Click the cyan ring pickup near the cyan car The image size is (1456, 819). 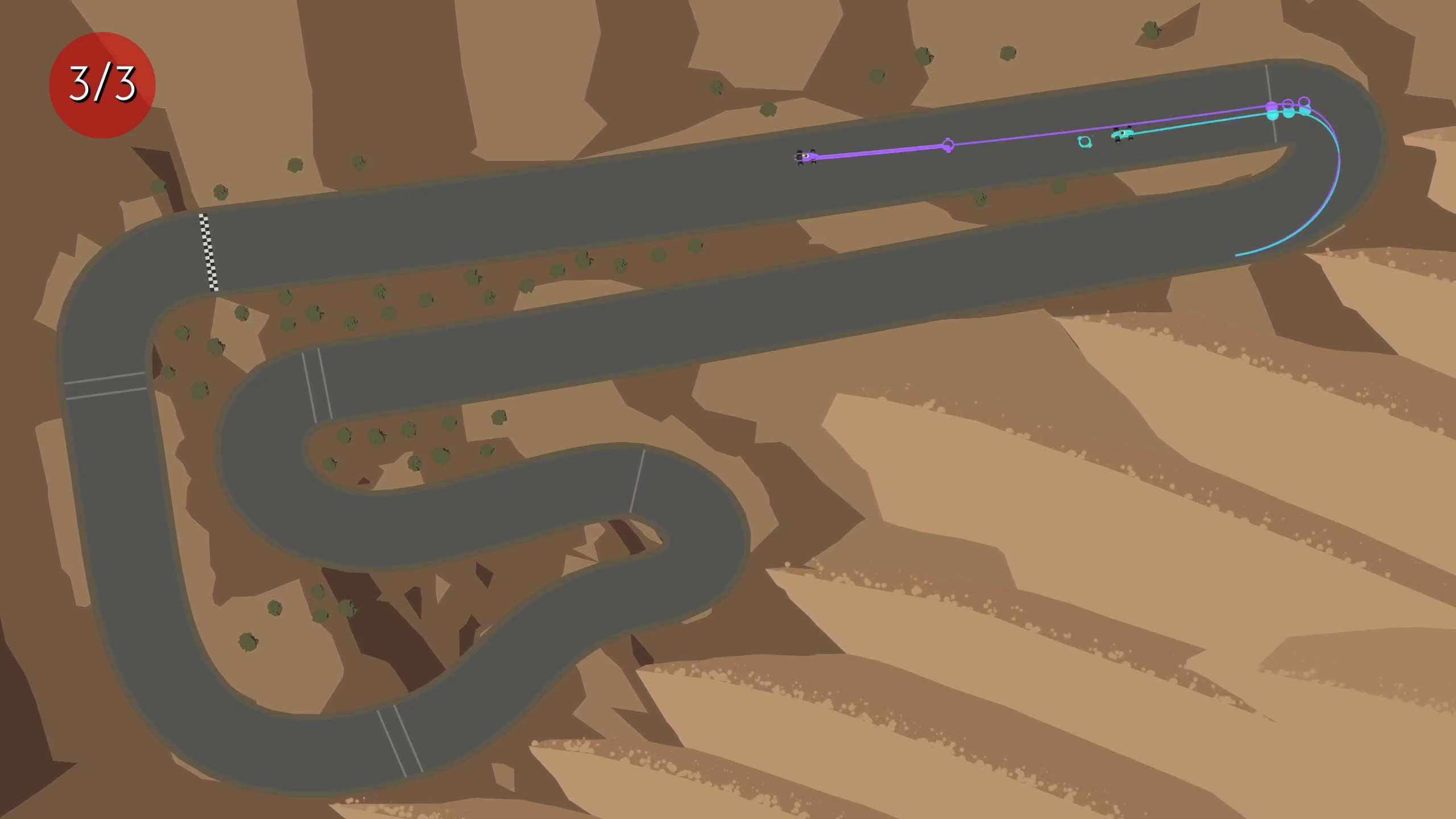[x=1085, y=142]
